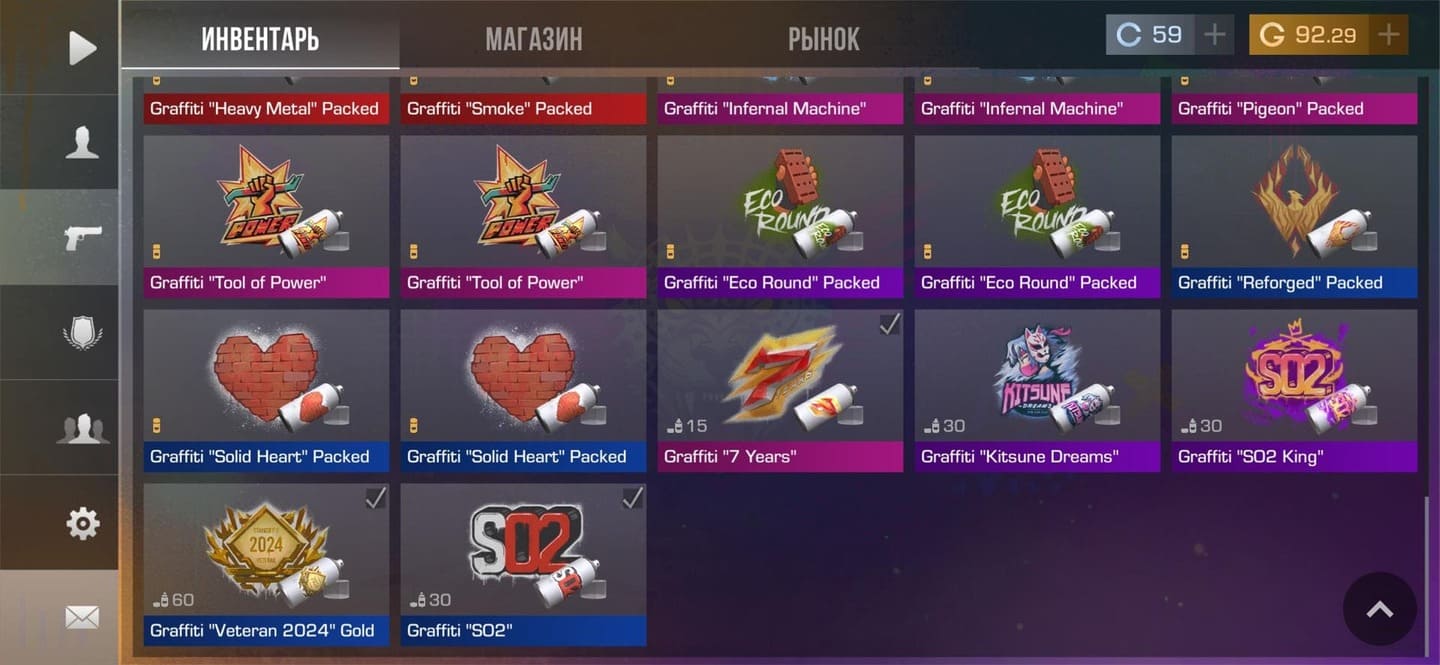
Task: Jump to top with the arrow button
Action: point(1379,609)
